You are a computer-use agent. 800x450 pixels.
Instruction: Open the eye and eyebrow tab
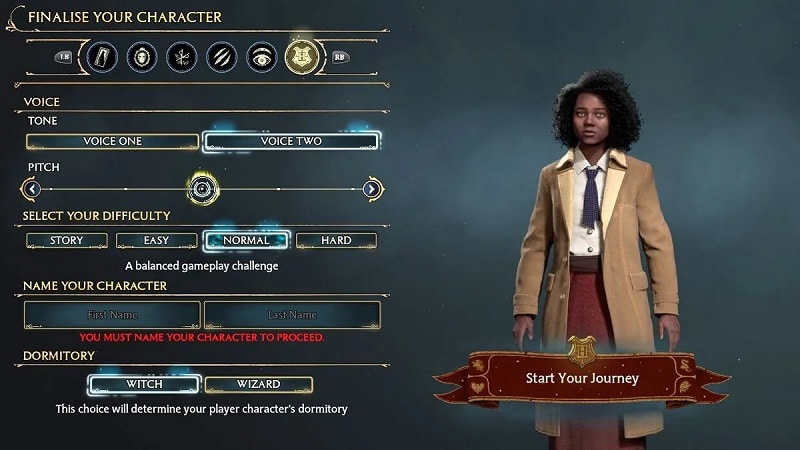tap(261, 57)
